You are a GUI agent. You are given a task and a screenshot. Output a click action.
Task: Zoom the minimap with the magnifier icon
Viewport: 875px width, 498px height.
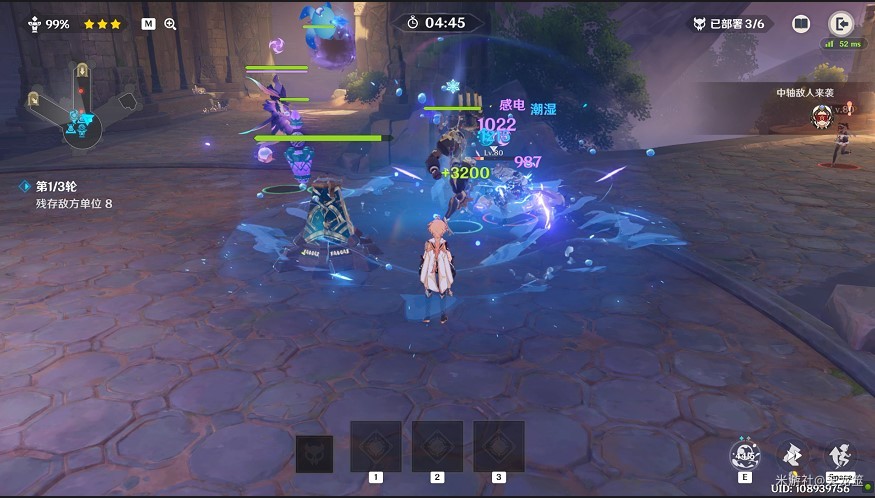[170, 23]
